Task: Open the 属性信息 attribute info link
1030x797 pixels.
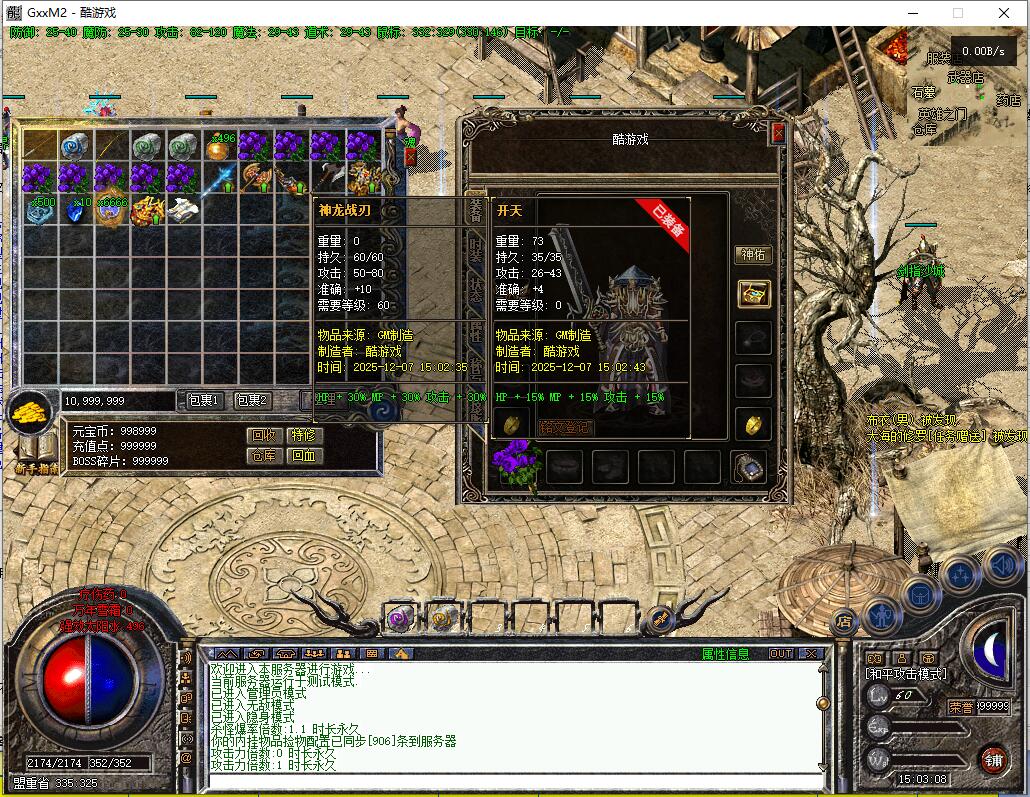Action: [725, 654]
